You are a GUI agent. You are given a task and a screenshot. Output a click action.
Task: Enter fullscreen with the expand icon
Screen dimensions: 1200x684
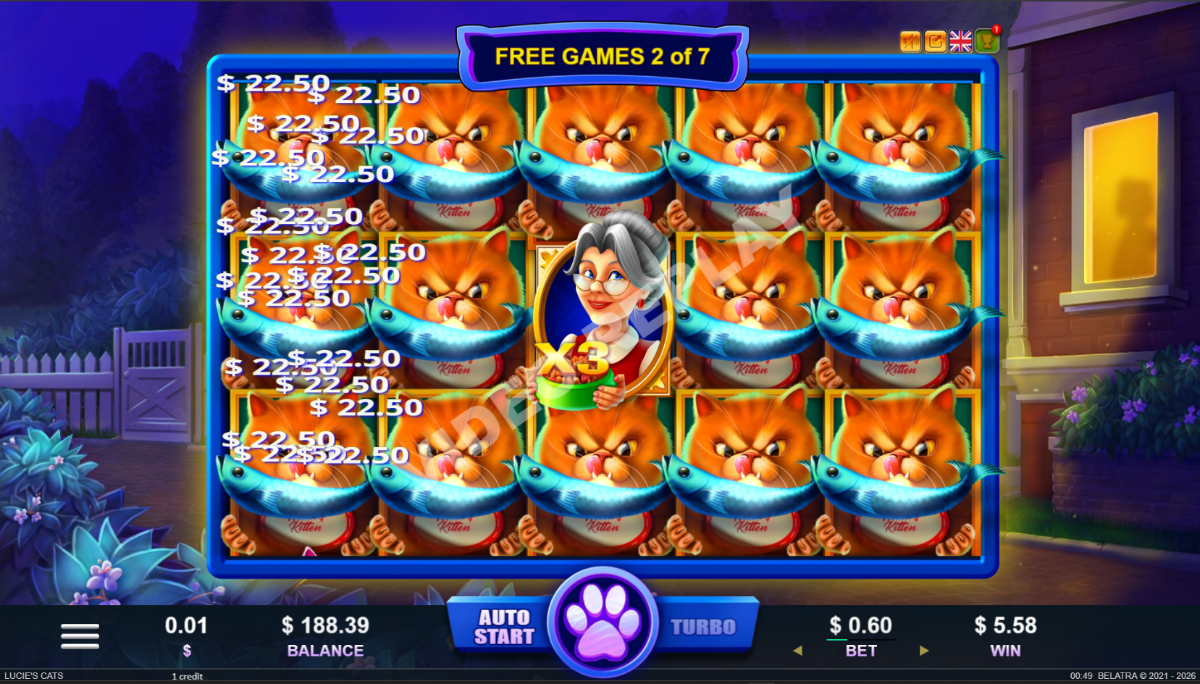936,41
